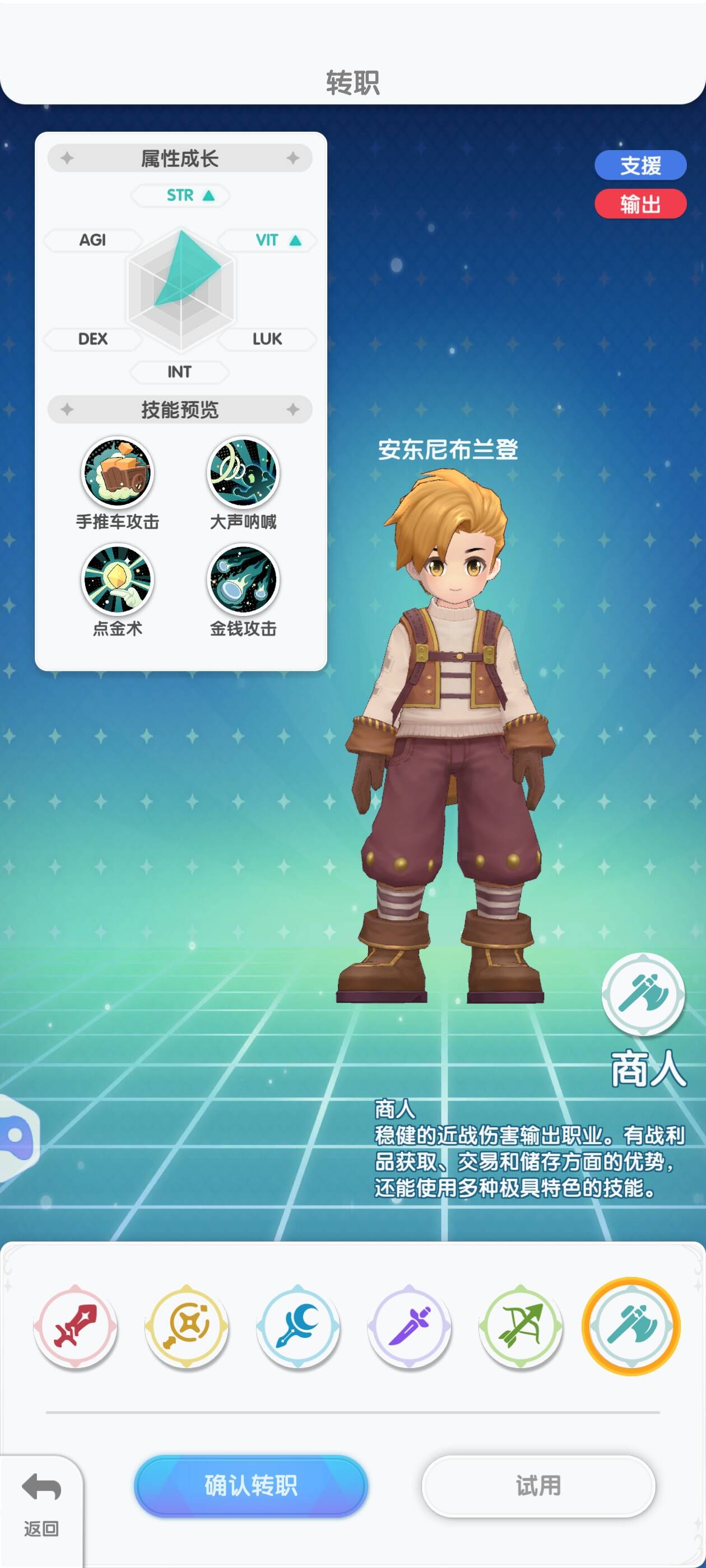The width and height of the screenshot is (706, 1568).
Task: Choose the yellow staff acolyte class icon
Action: coord(187,1327)
